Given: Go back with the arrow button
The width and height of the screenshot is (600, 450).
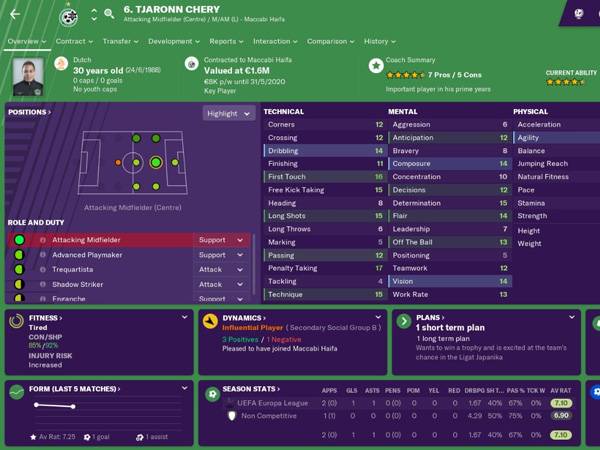Looking at the screenshot, I should pos(15,14).
